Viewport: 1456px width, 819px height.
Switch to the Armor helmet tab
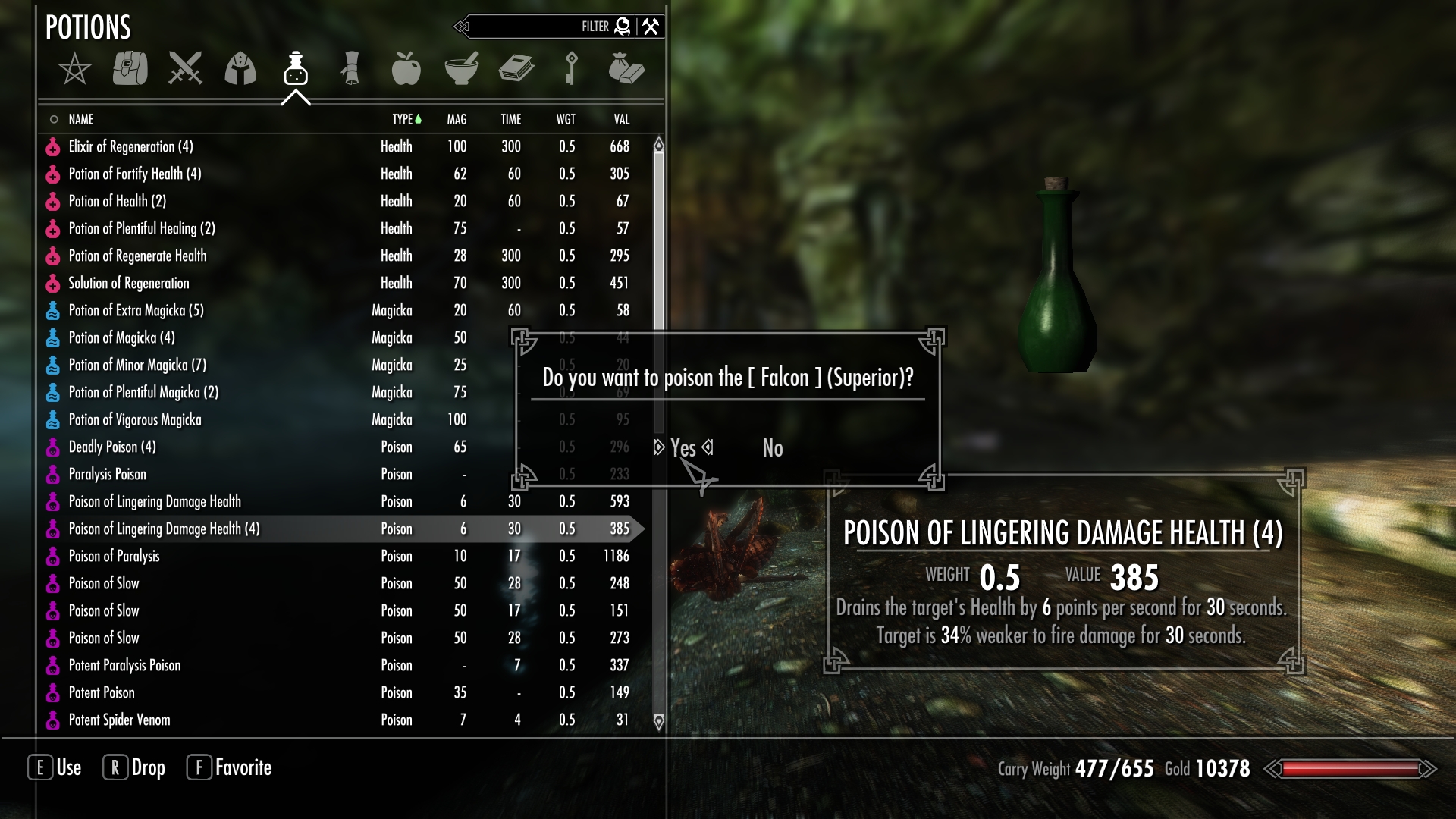240,69
